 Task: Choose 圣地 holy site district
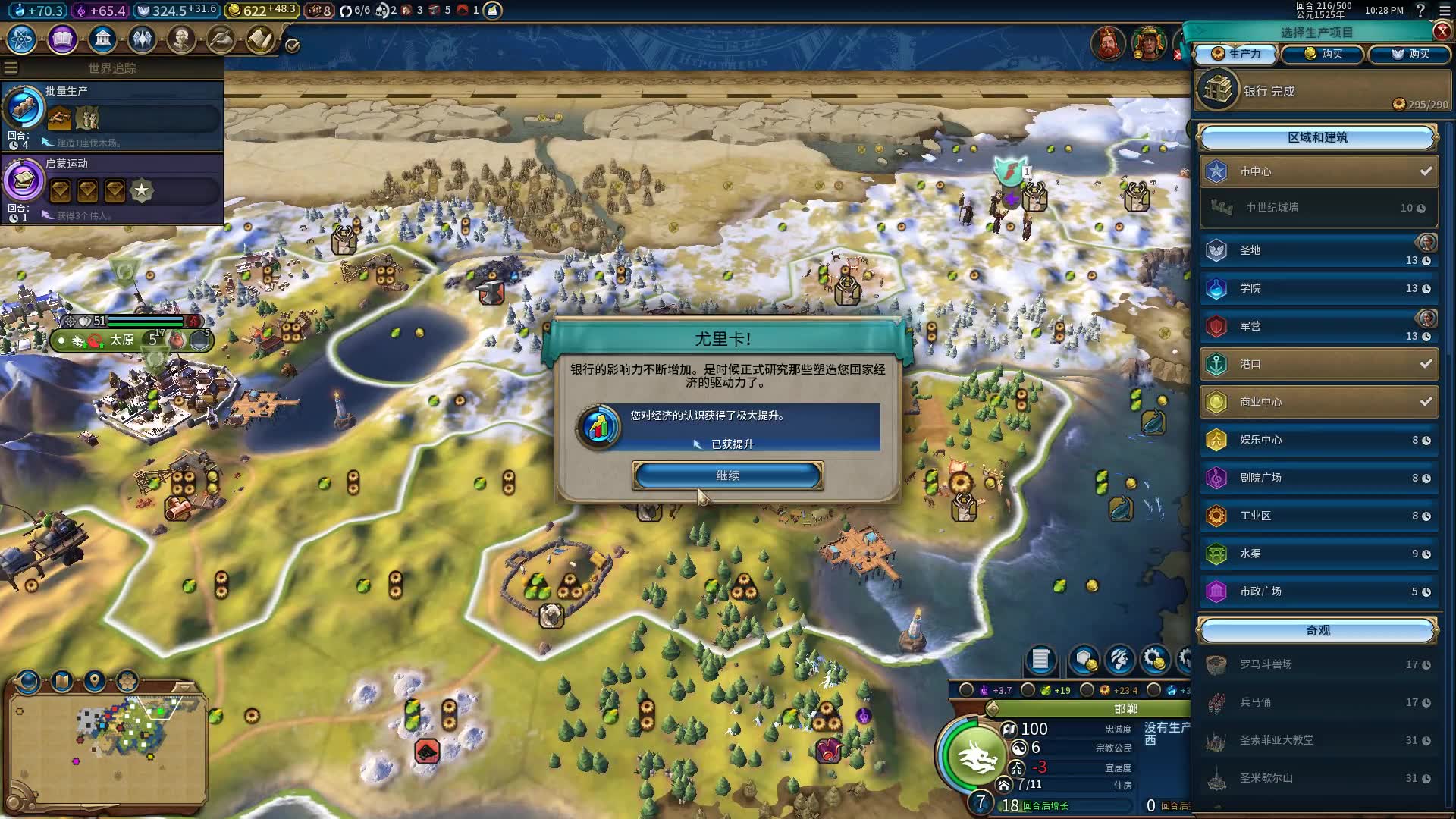[1319, 250]
